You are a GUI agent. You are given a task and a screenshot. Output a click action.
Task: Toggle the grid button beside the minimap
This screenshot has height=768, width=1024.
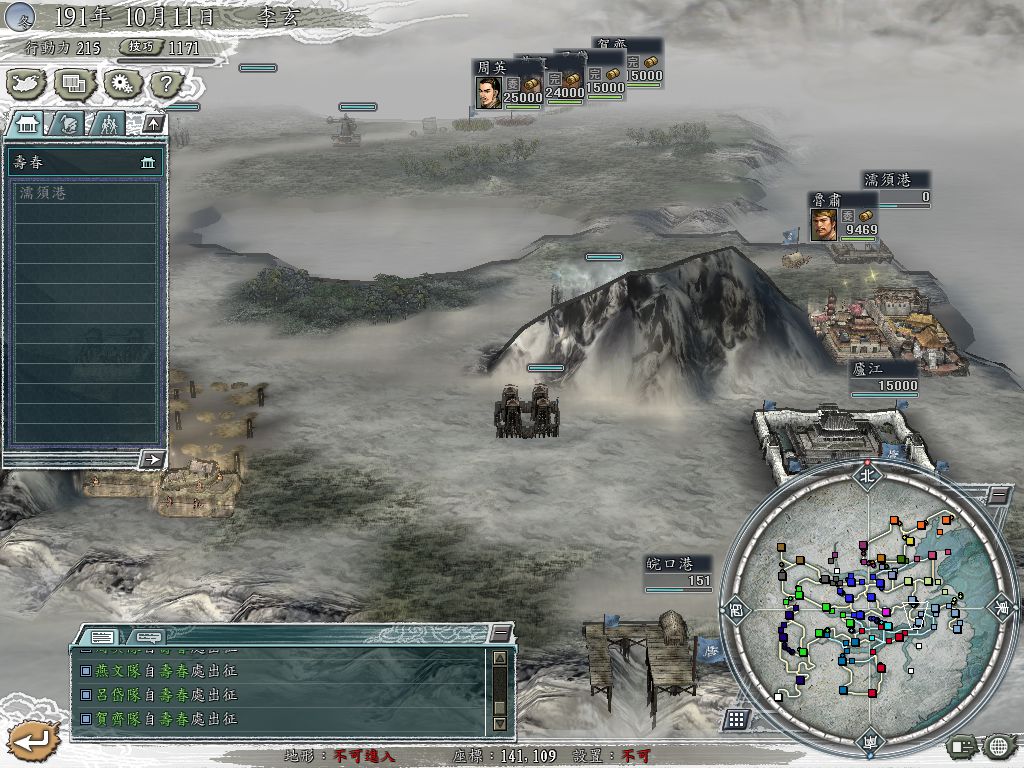click(736, 718)
